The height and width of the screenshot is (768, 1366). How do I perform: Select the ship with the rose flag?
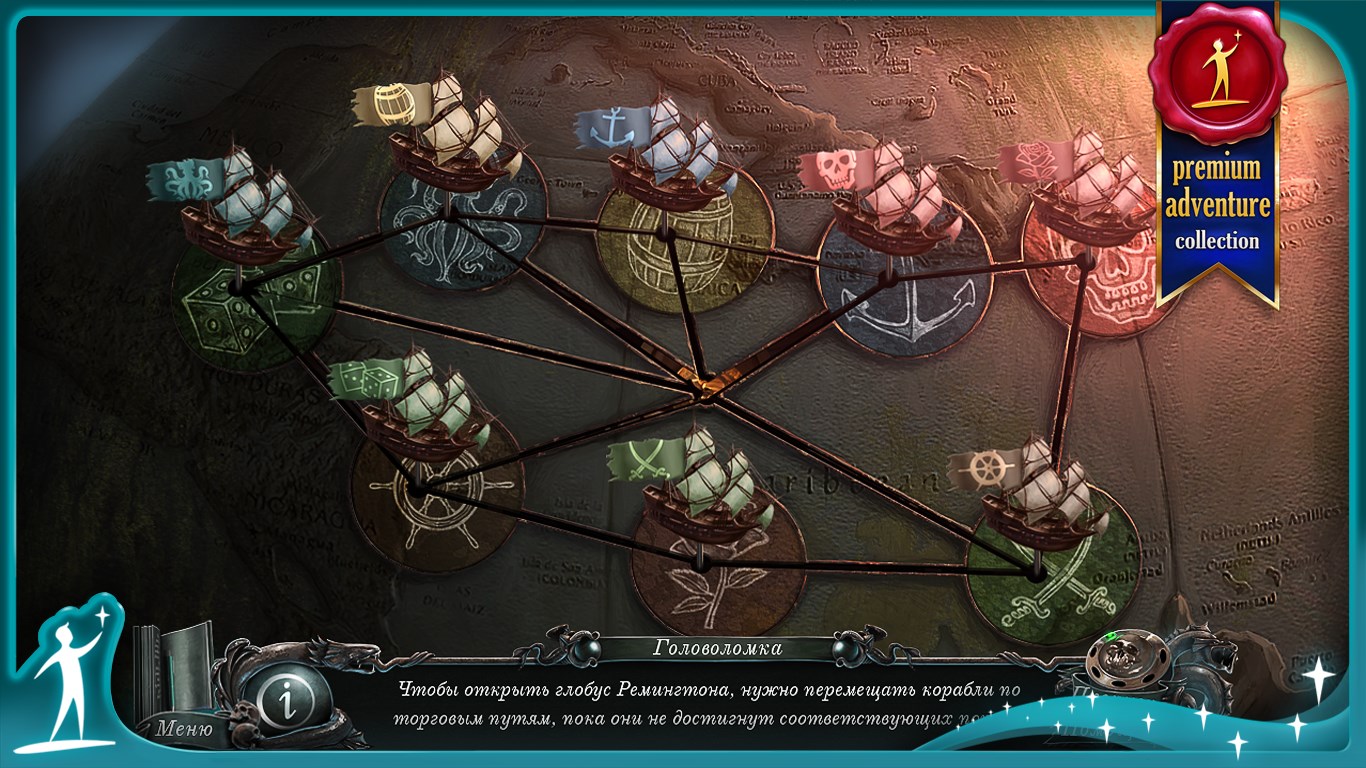1086,195
